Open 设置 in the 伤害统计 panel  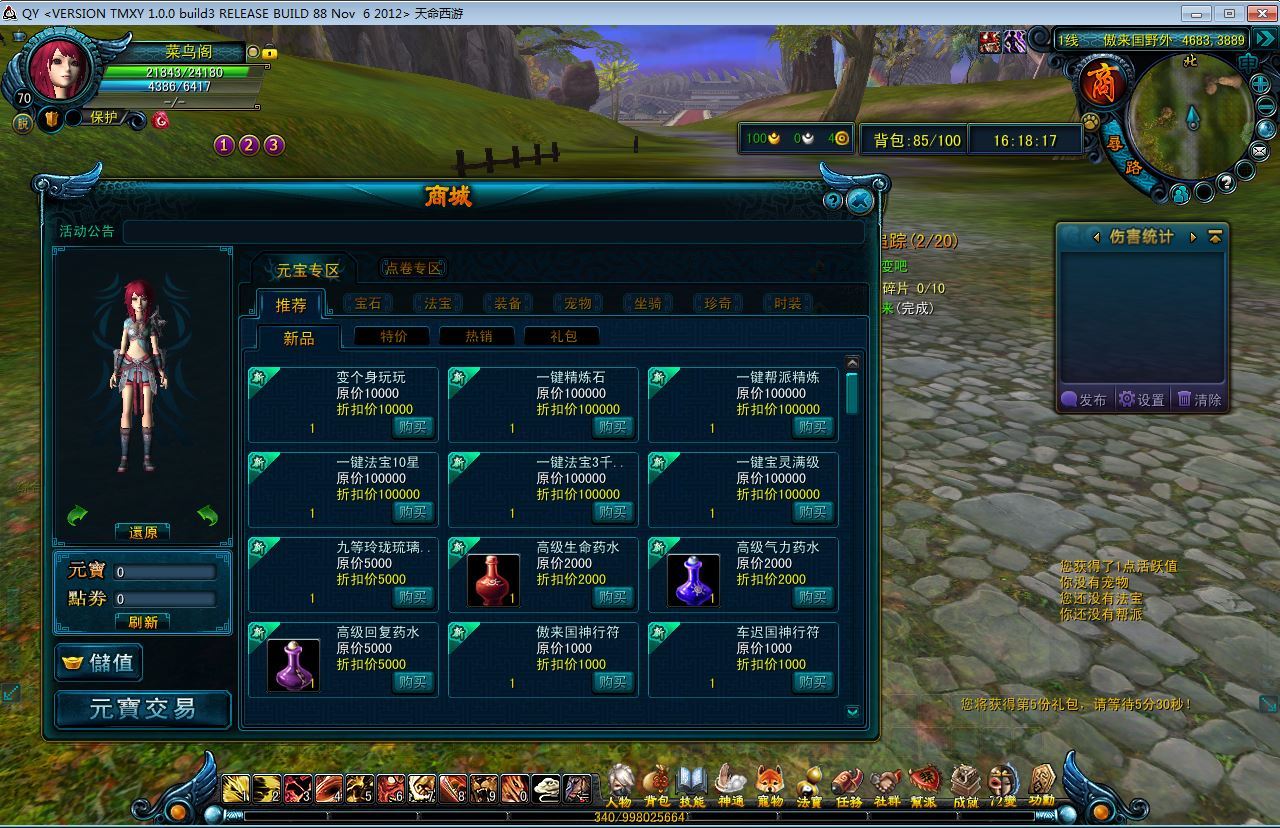tap(1141, 399)
